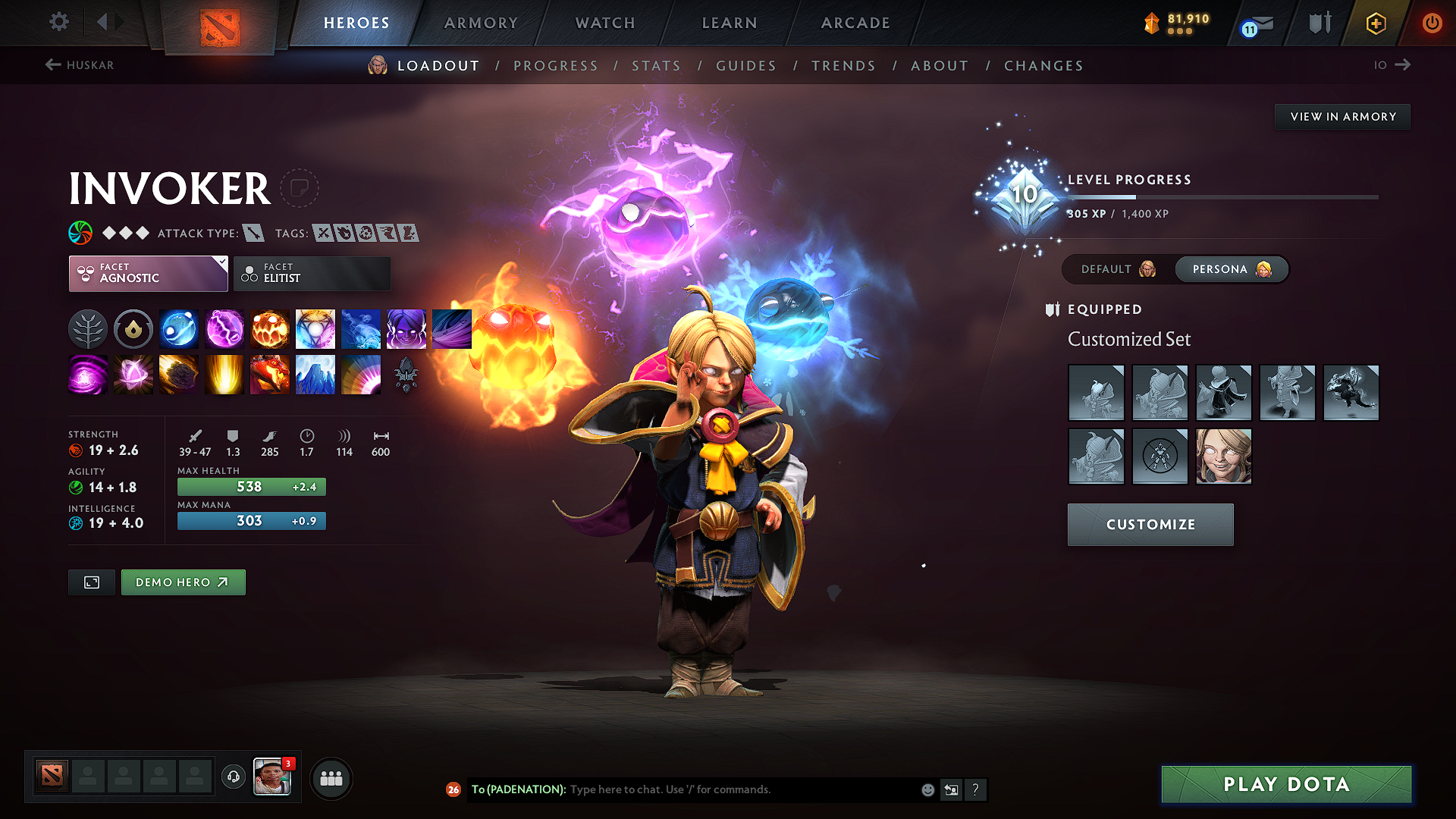1456x819 pixels.
Task: Open the settings gear icon
Action: point(58,22)
